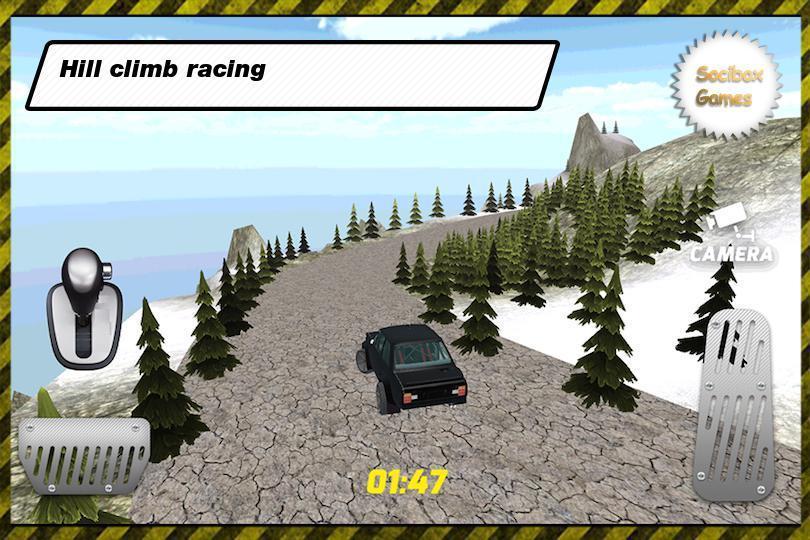
Task: Hit the wide brake pedal
Action: (83, 455)
